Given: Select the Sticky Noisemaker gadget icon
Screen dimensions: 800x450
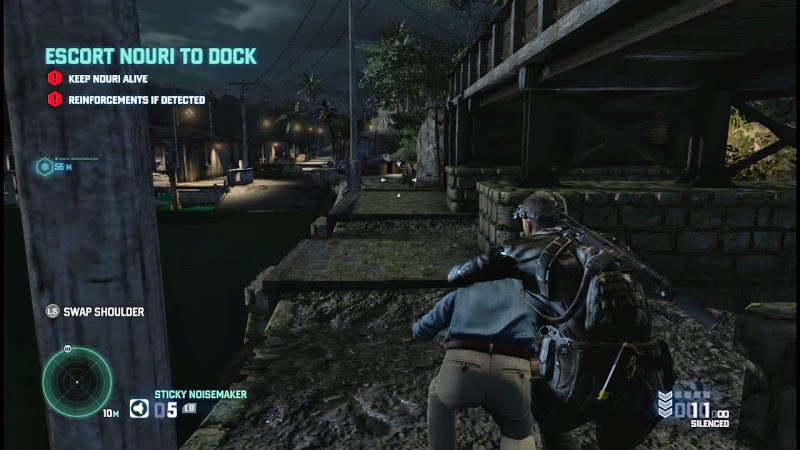Looking at the screenshot, I should 137,408.
